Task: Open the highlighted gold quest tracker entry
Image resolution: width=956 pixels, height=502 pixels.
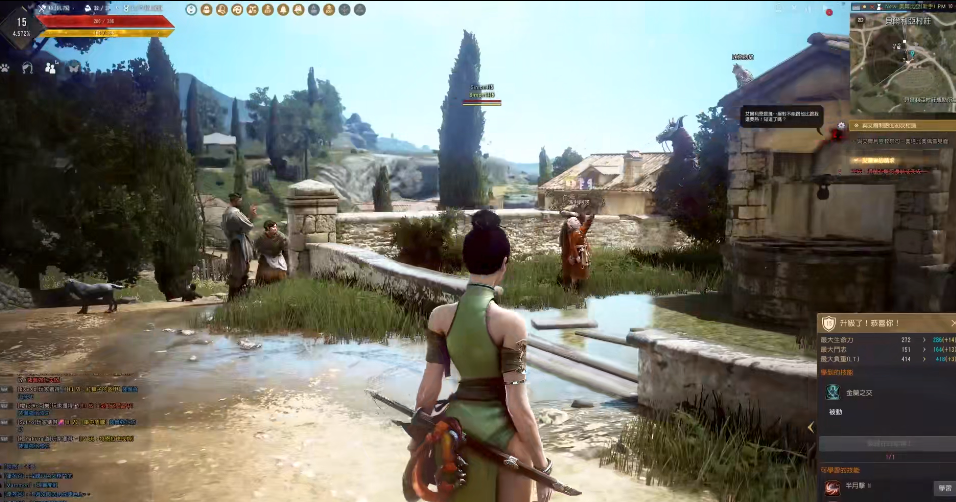Action: coord(895,127)
